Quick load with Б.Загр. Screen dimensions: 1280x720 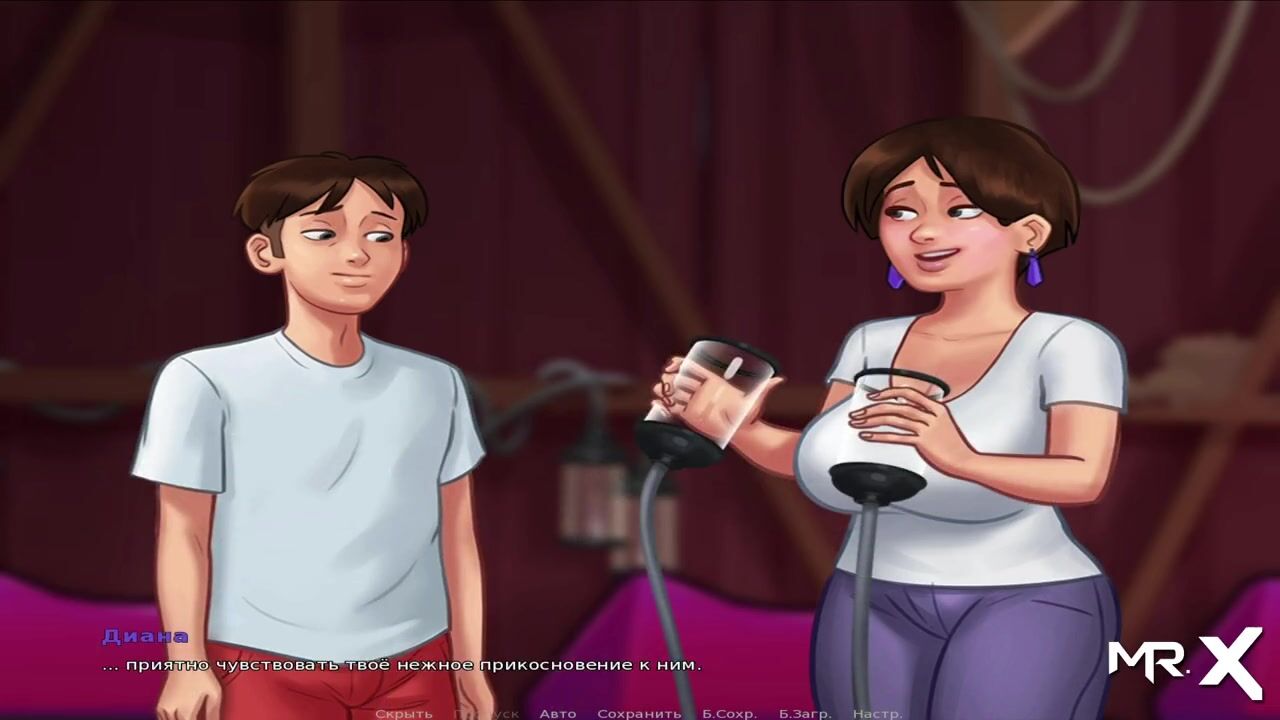coord(804,713)
